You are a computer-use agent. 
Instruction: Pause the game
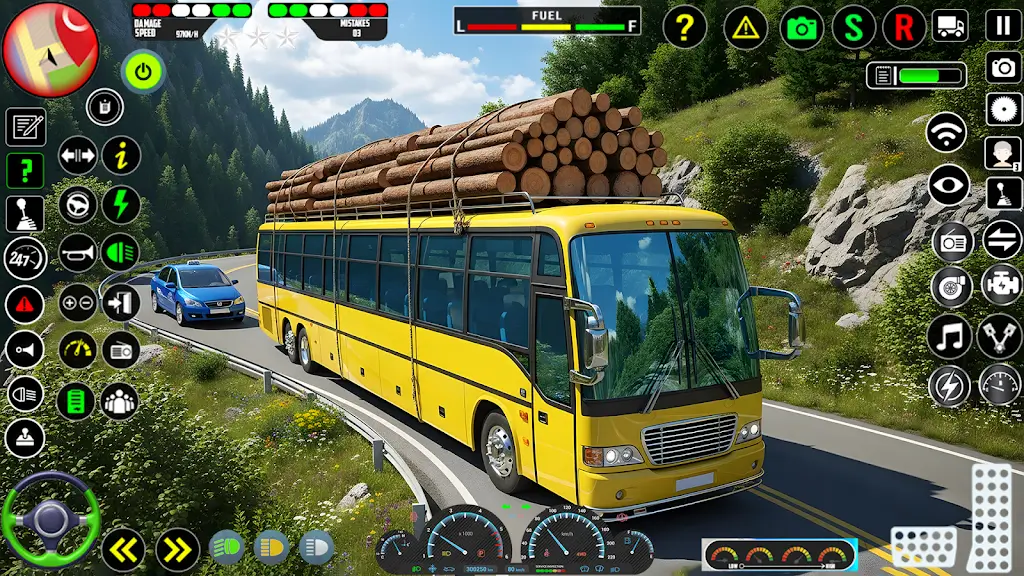(1003, 26)
